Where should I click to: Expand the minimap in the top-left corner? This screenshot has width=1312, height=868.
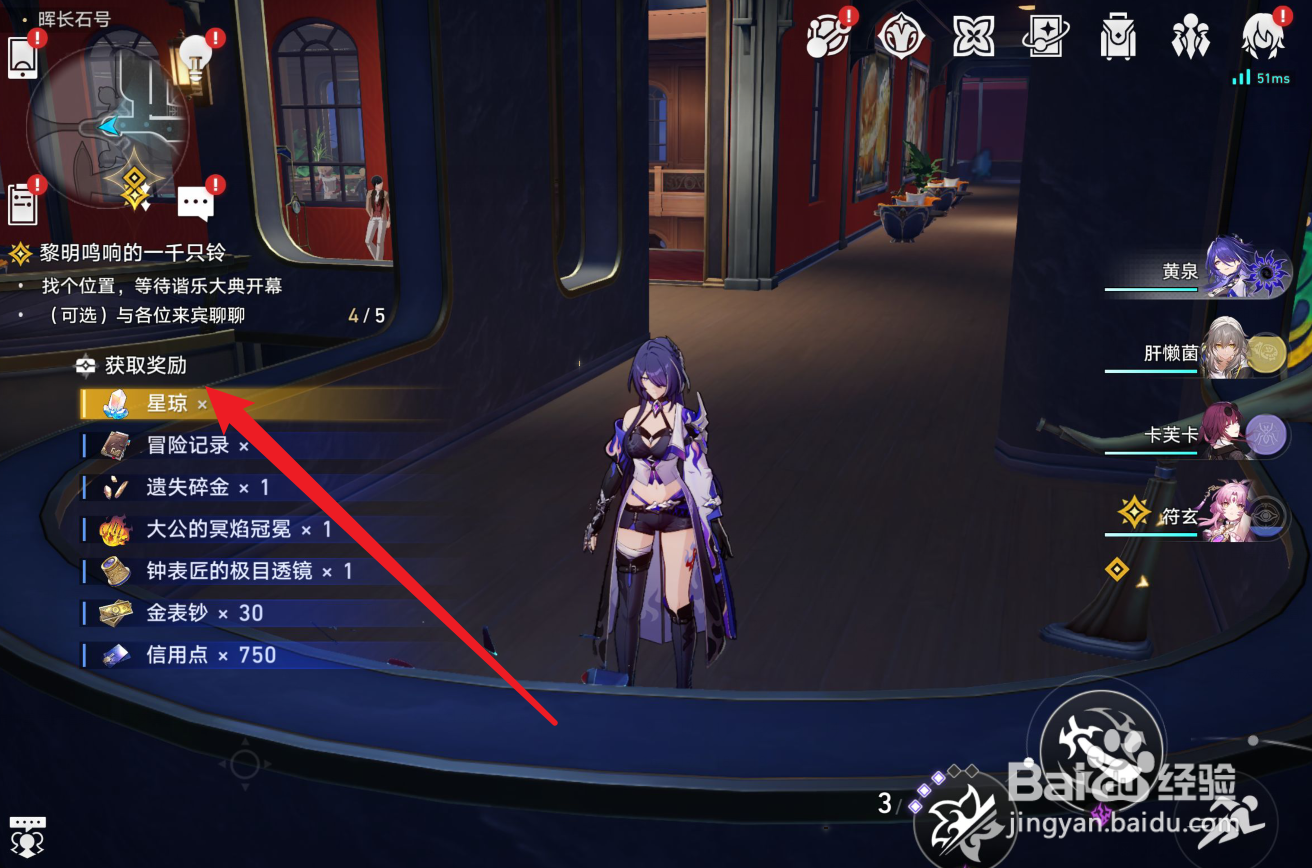pos(110,125)
